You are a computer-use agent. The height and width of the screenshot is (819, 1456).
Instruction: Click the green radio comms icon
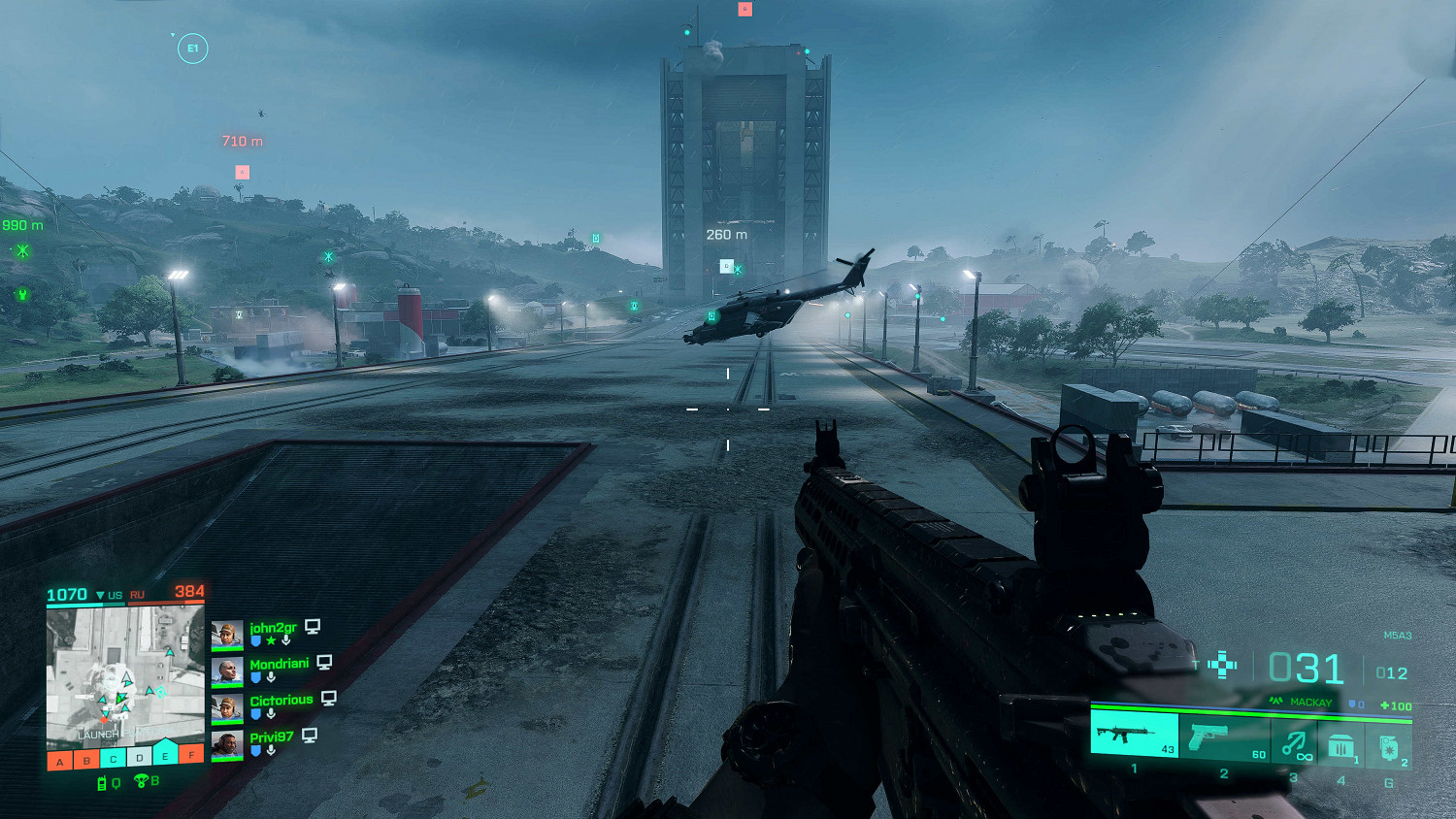tap(102, 783)
